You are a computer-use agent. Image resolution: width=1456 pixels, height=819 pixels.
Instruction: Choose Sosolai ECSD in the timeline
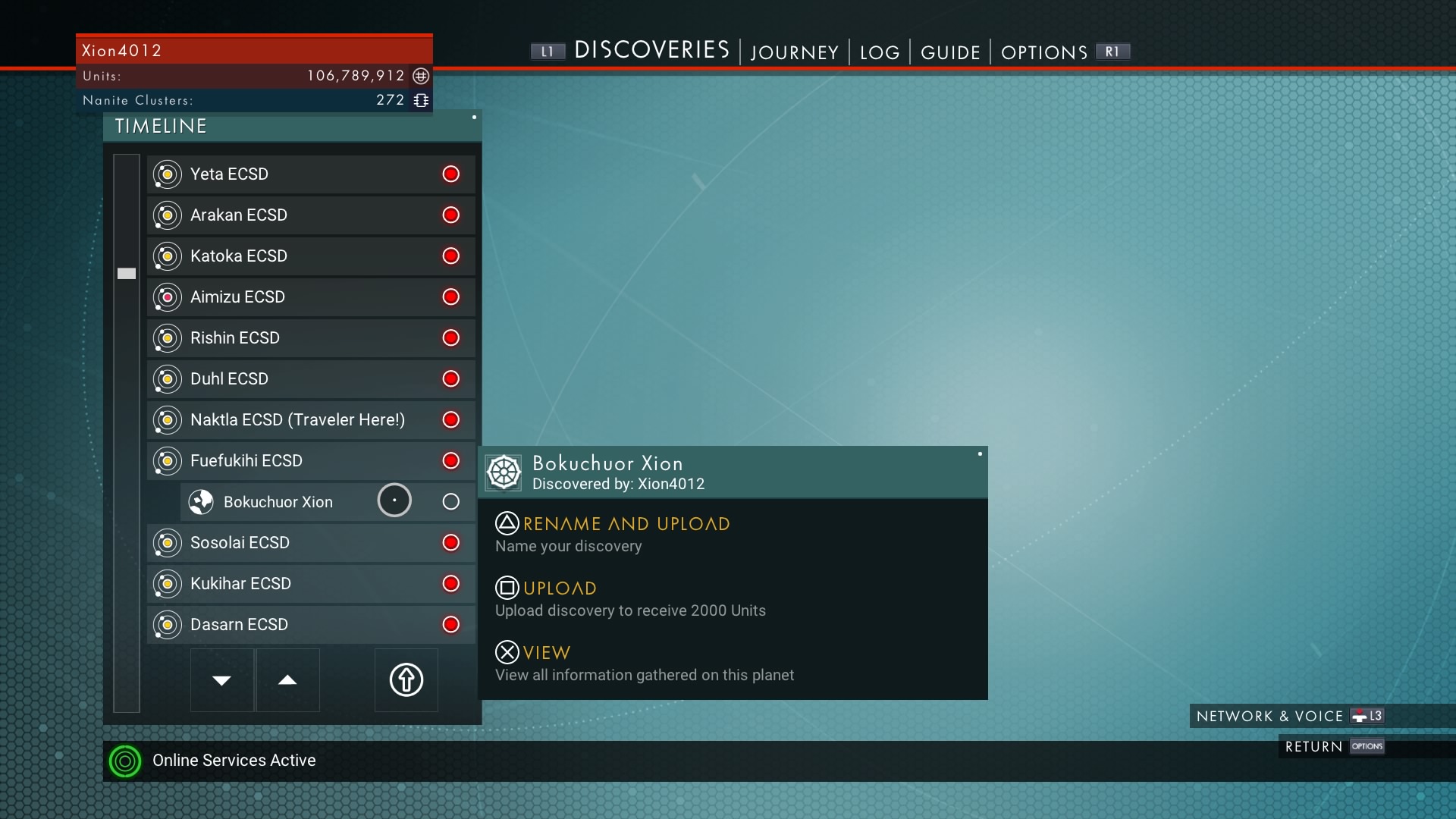(x=311, y=543)
